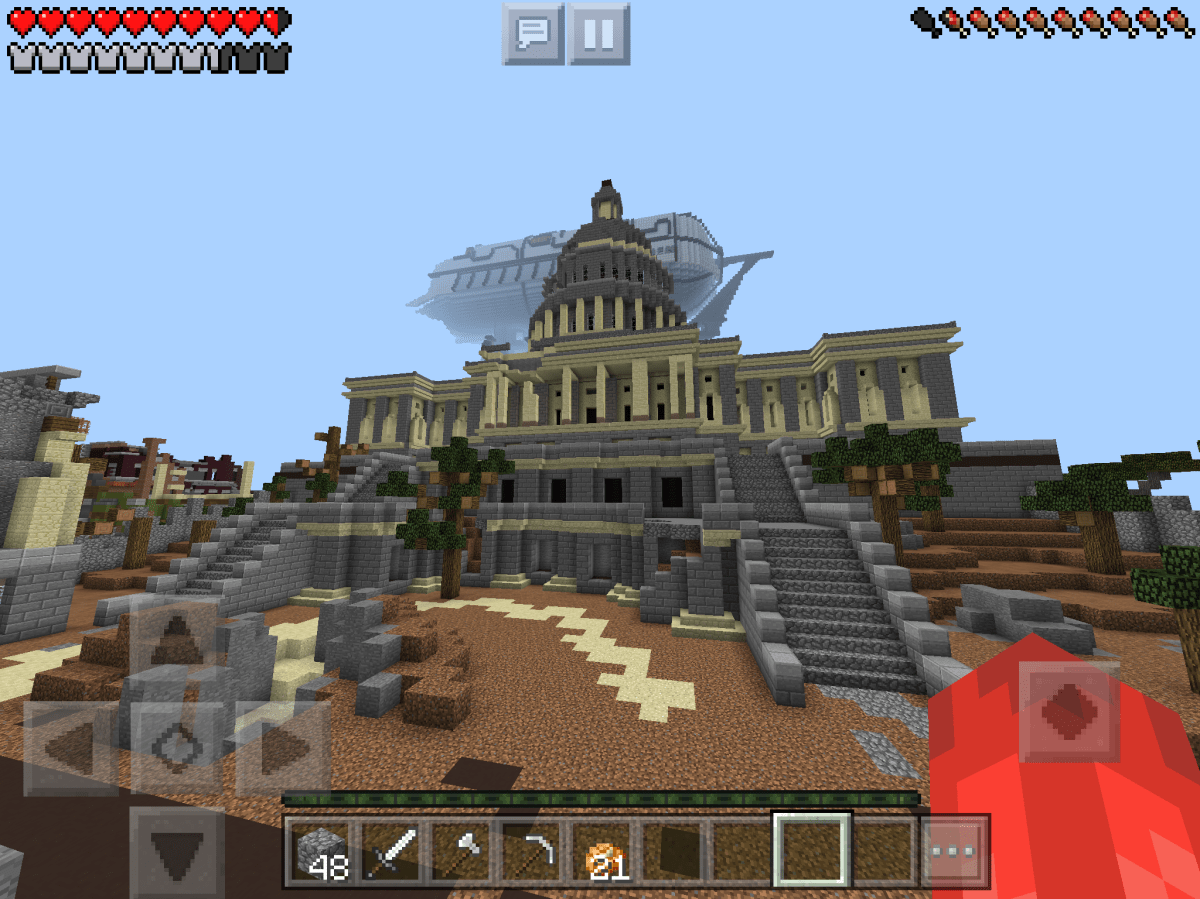Viewport: 1200px width, 899px height.
Task: Pause the game
Action: 598,34
